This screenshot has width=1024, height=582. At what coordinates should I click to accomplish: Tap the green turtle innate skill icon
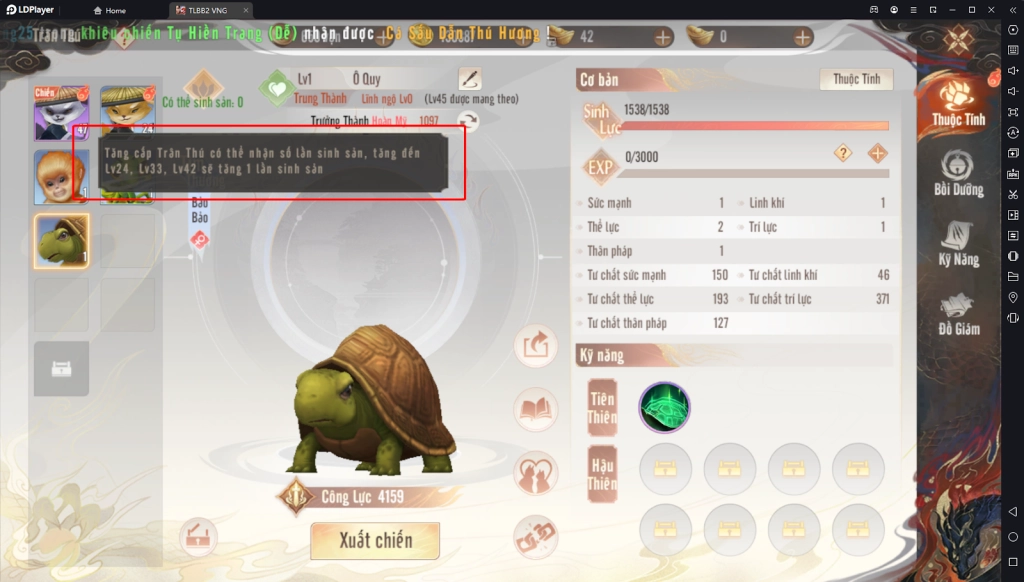(665, 408)
